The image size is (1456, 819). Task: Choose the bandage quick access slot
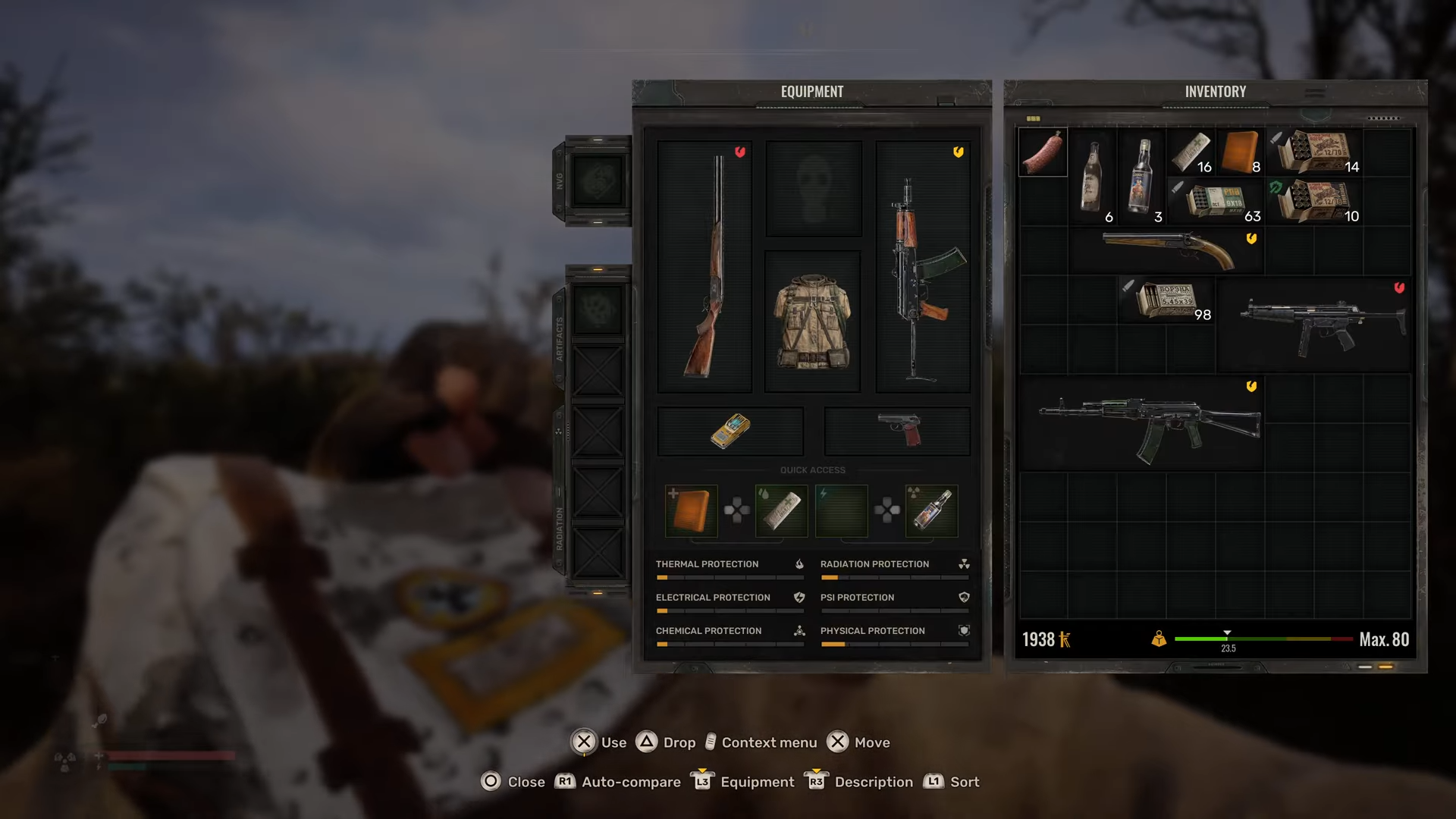[x=782, y=511]
